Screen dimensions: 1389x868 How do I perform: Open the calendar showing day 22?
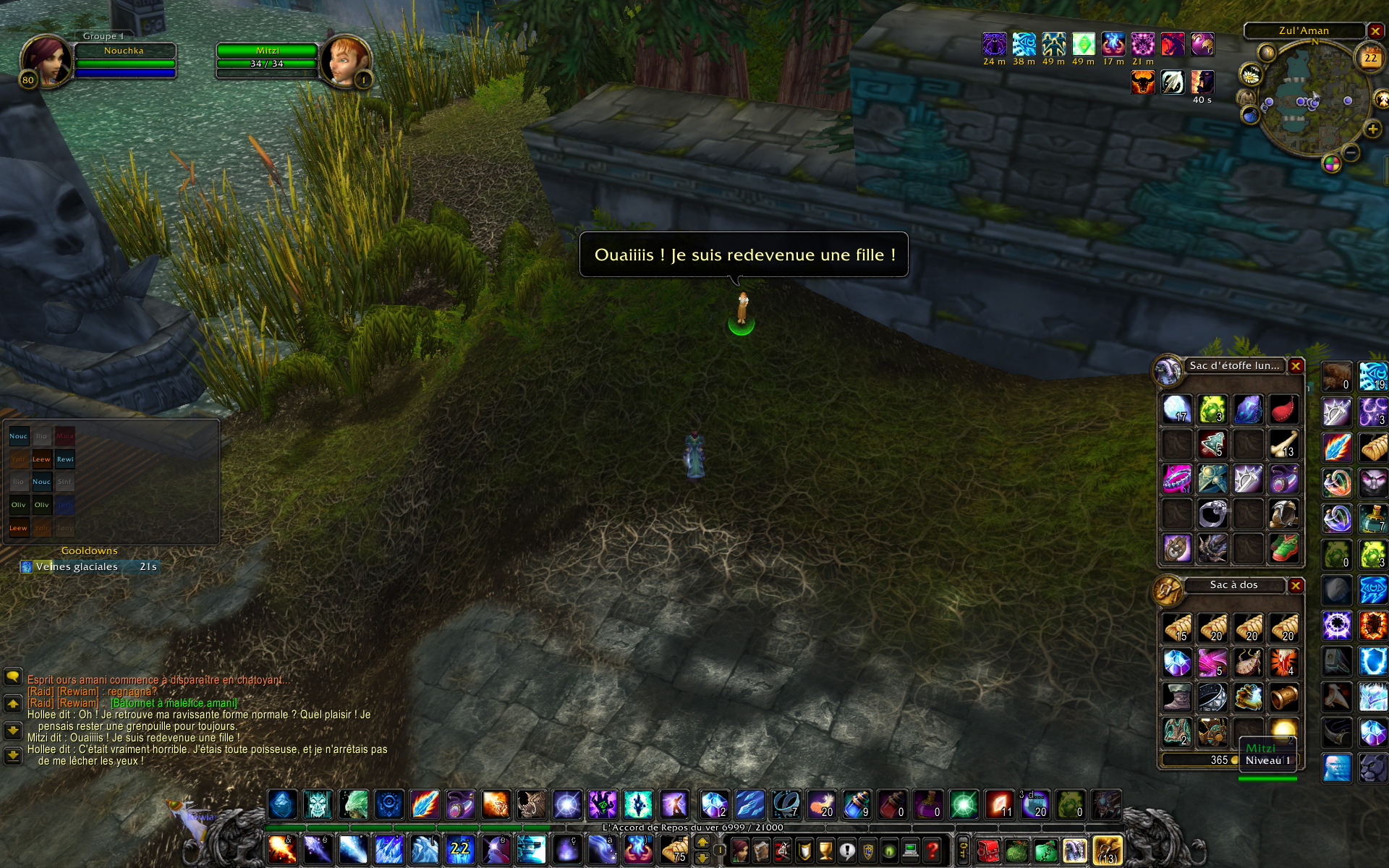click(1370, 58)
